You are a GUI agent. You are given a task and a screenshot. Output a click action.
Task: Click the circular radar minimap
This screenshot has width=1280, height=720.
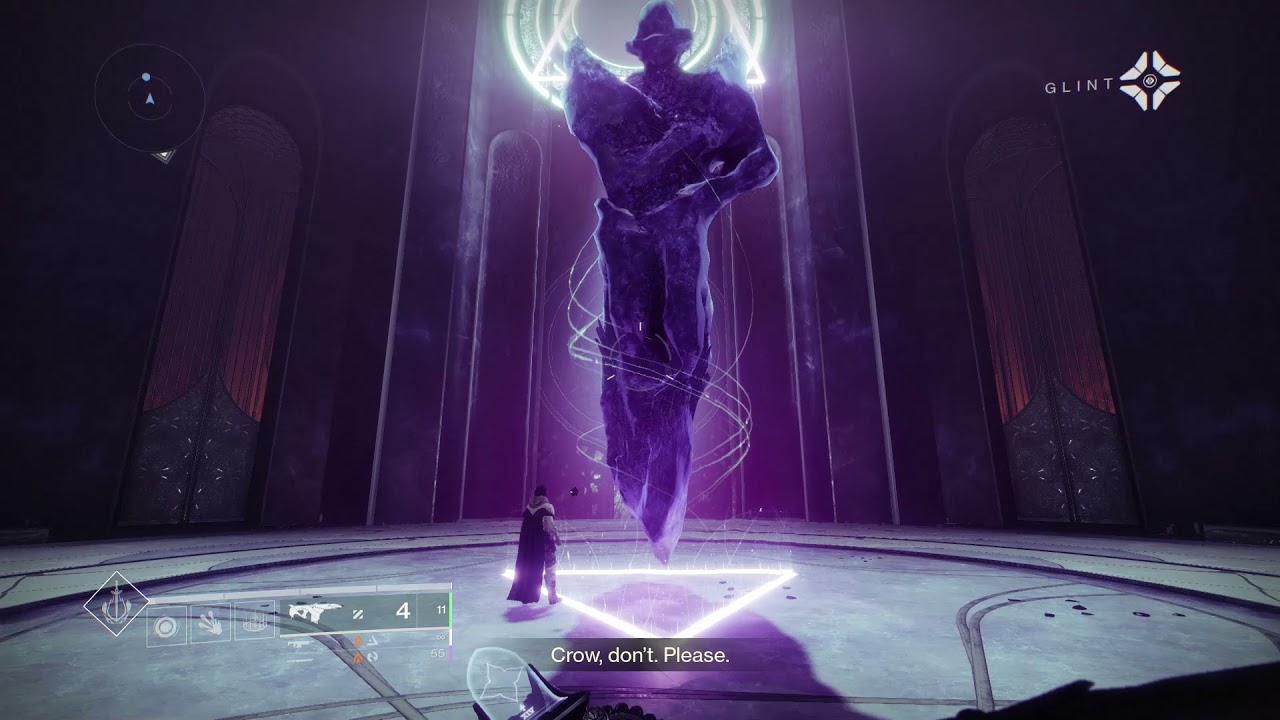149,98
